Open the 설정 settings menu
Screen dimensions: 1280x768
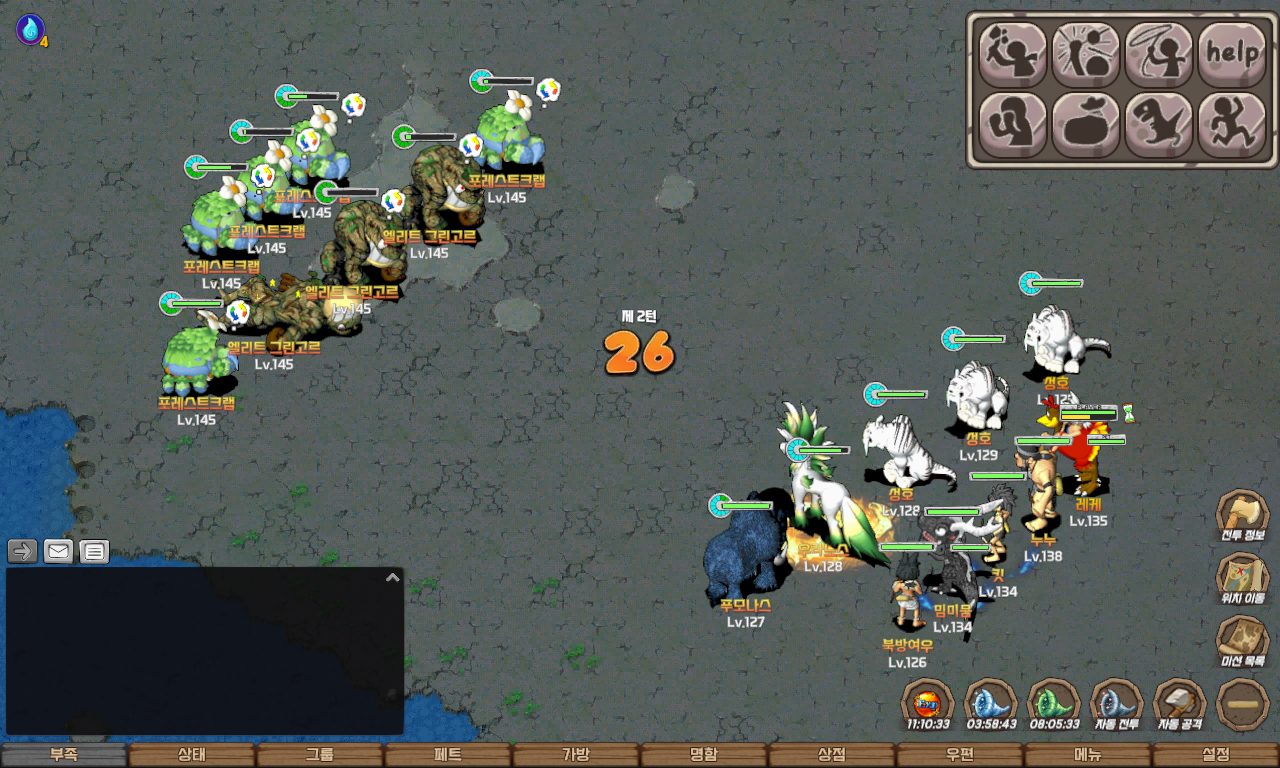pos(1216,755)
